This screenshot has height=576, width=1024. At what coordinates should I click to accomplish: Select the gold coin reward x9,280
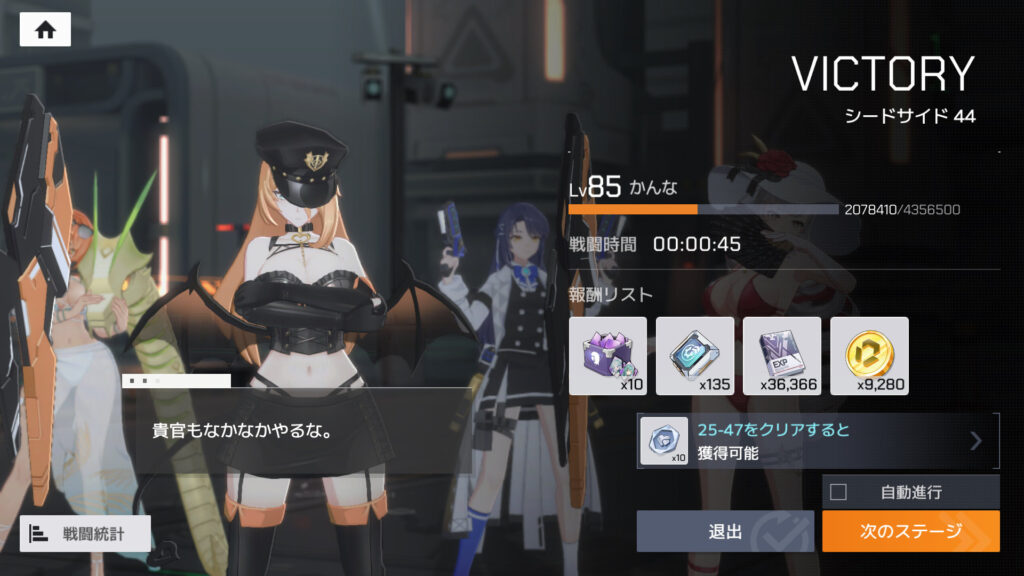click(869, 355)
